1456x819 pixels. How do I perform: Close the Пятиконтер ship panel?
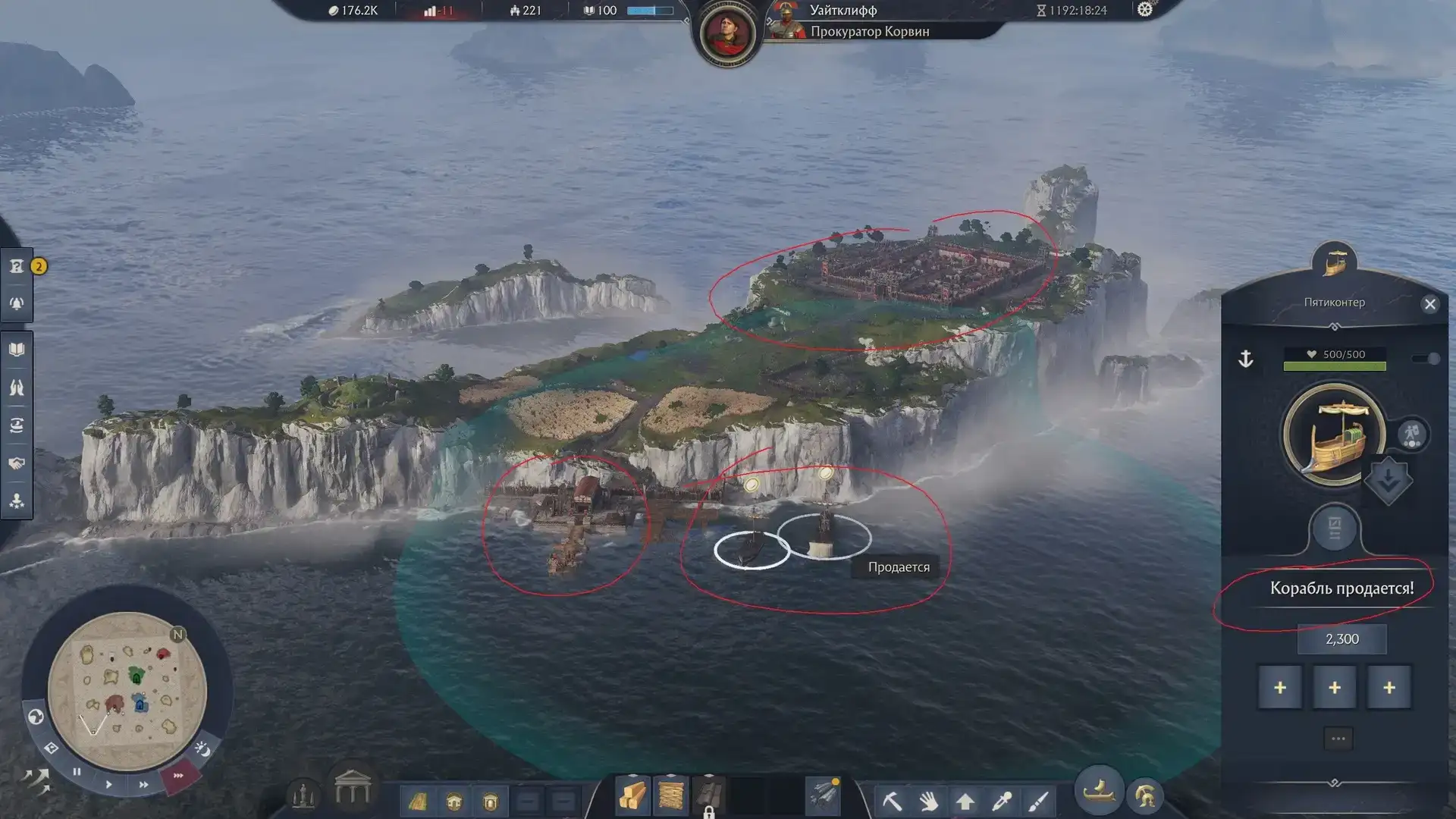1429,304
